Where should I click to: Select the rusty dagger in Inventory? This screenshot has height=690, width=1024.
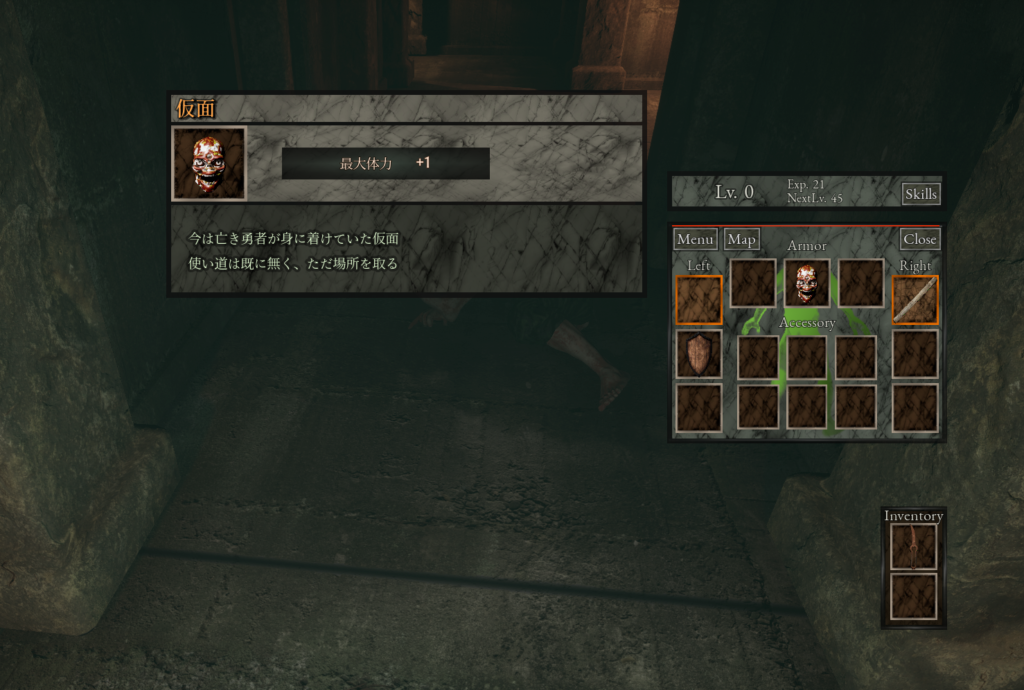(913, 546)
